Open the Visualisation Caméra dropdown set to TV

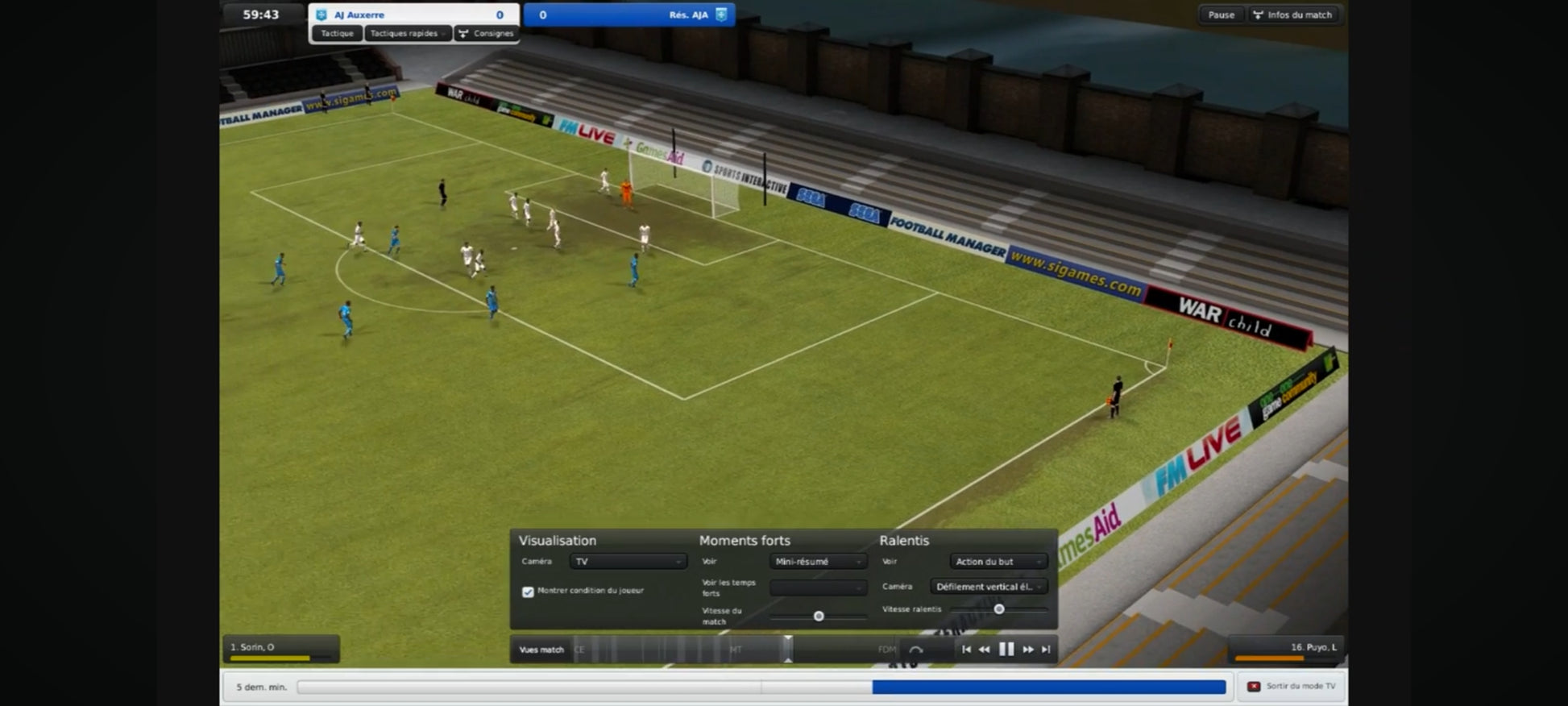pyautogui.click(x=628, y=562)
